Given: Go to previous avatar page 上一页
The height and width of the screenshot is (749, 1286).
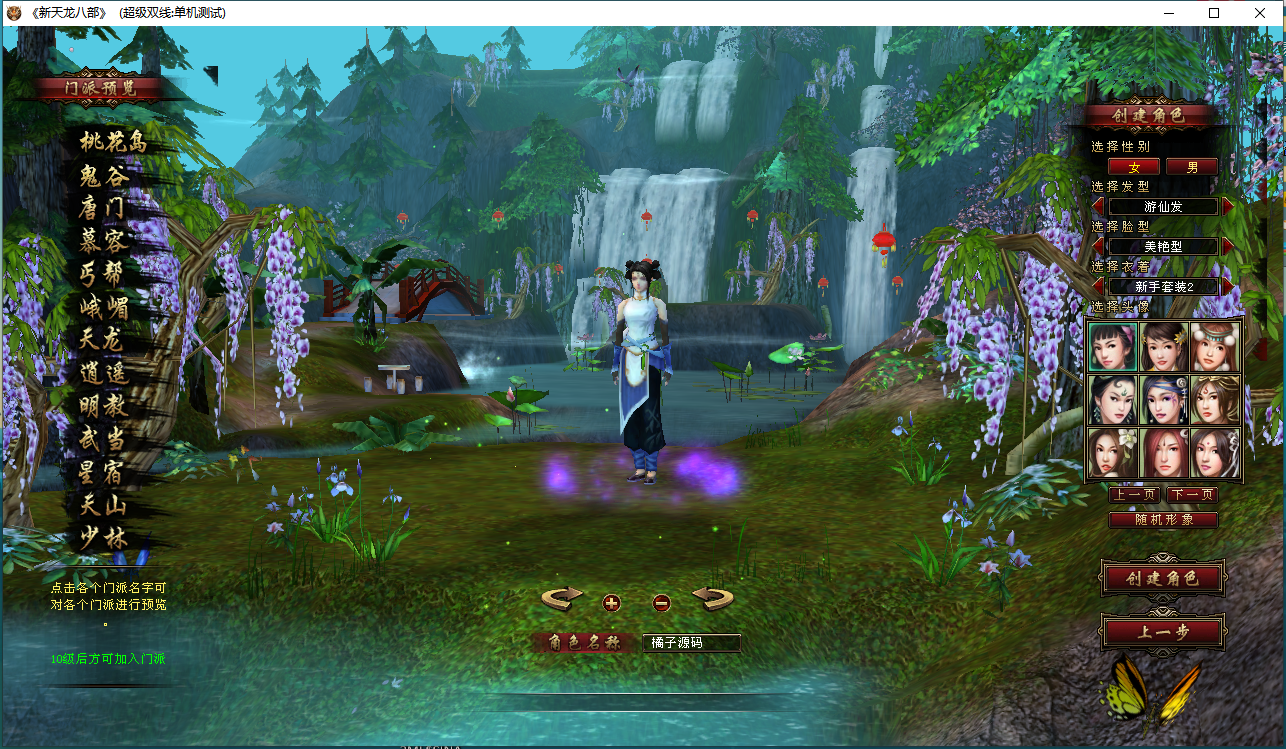Looking at the screenshot, I should [1134, 494].
